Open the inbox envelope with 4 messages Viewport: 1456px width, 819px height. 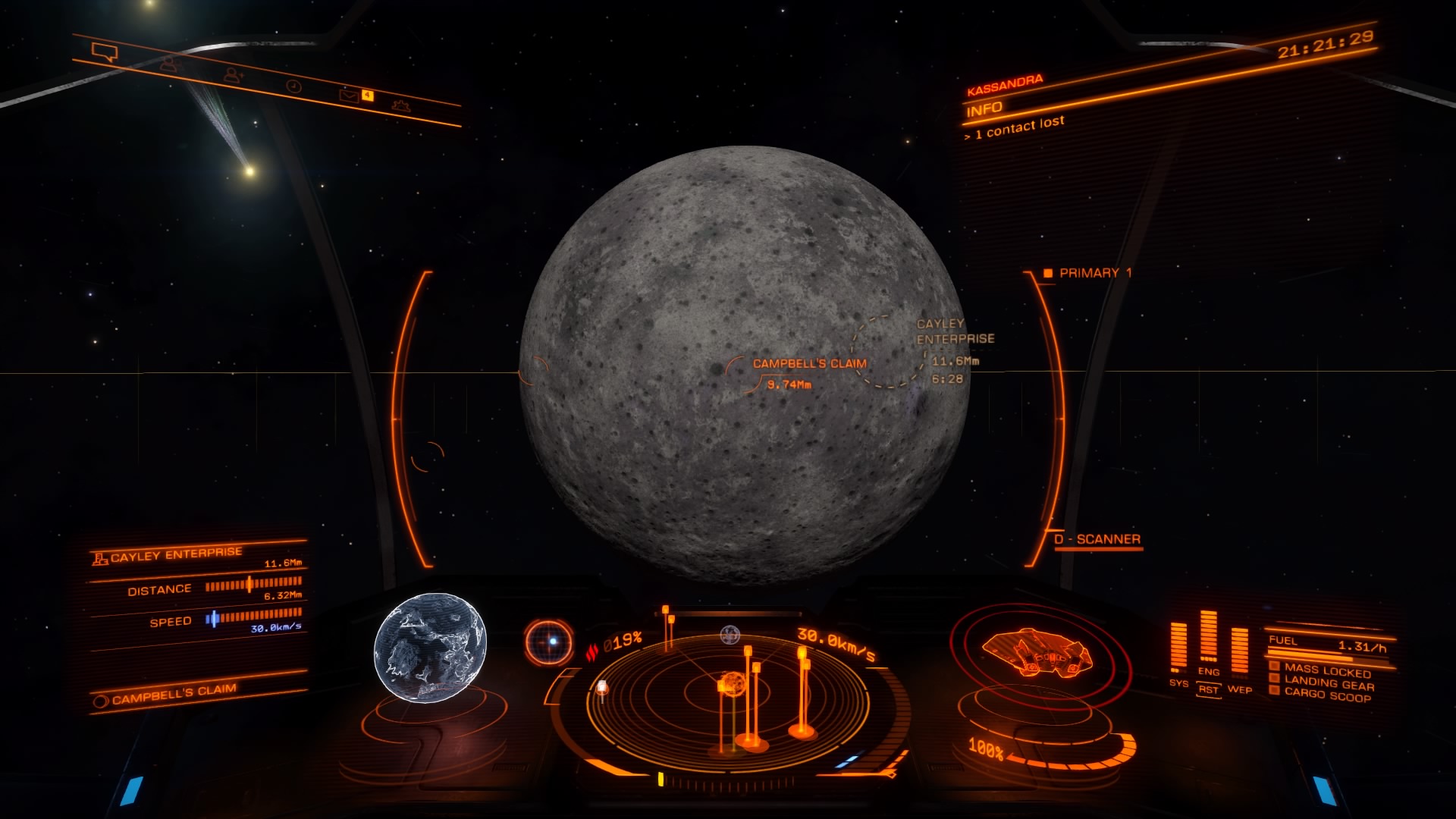pyautogui.click(x=350, y=96)
